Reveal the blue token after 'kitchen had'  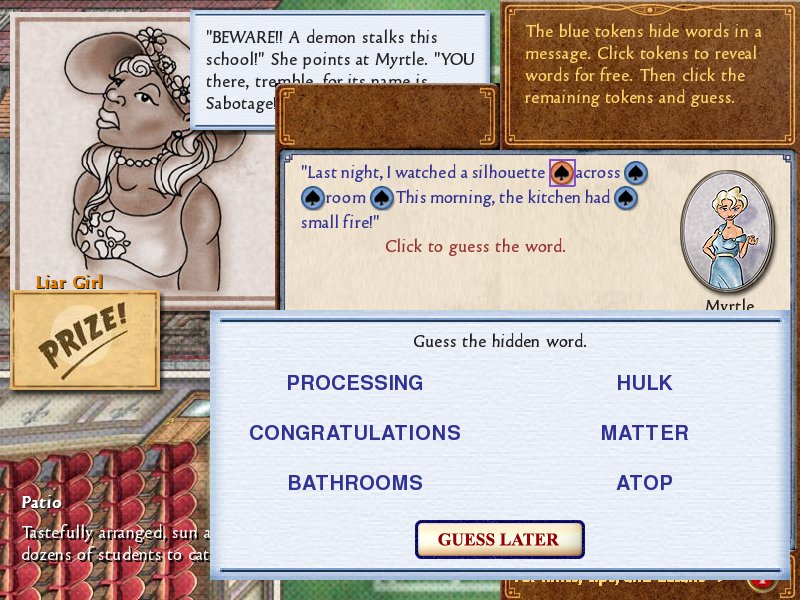(626, 198)
